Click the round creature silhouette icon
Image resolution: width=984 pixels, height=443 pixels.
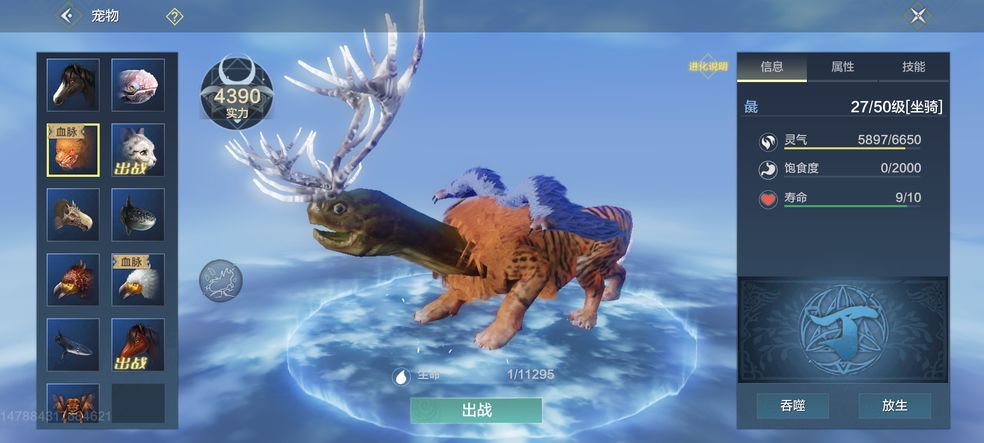[x=220, y=280]
